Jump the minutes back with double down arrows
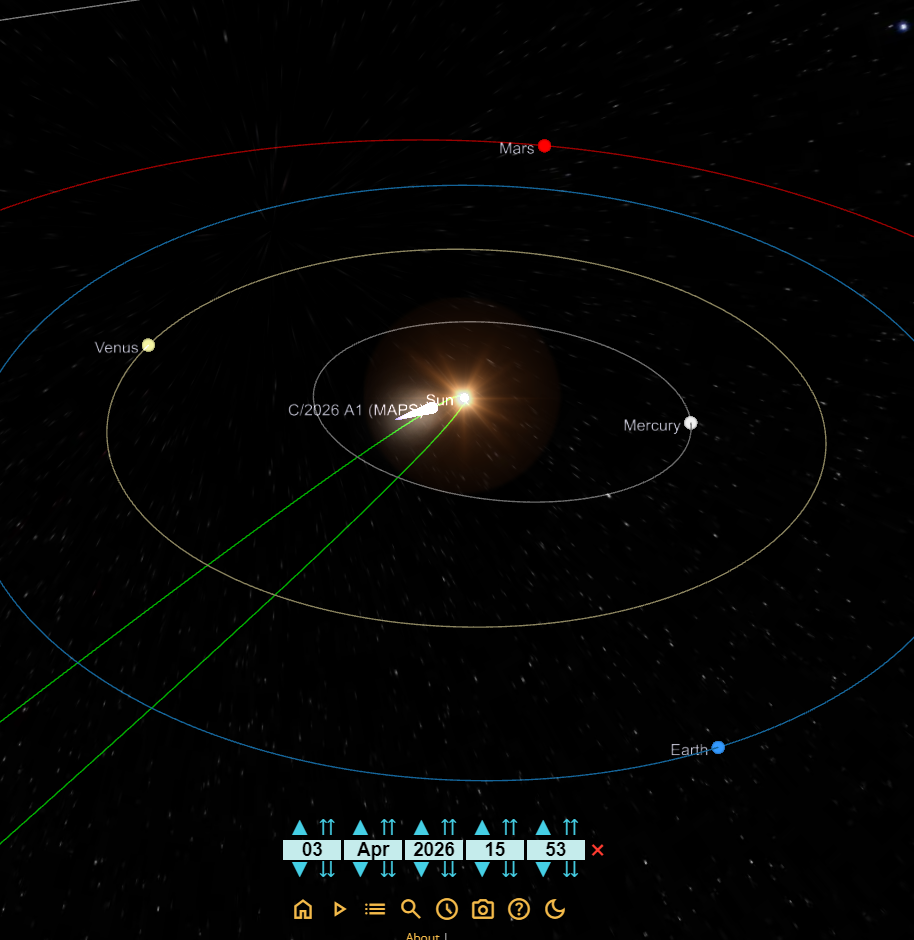This screenshot has width=914, height=940. 571,870
